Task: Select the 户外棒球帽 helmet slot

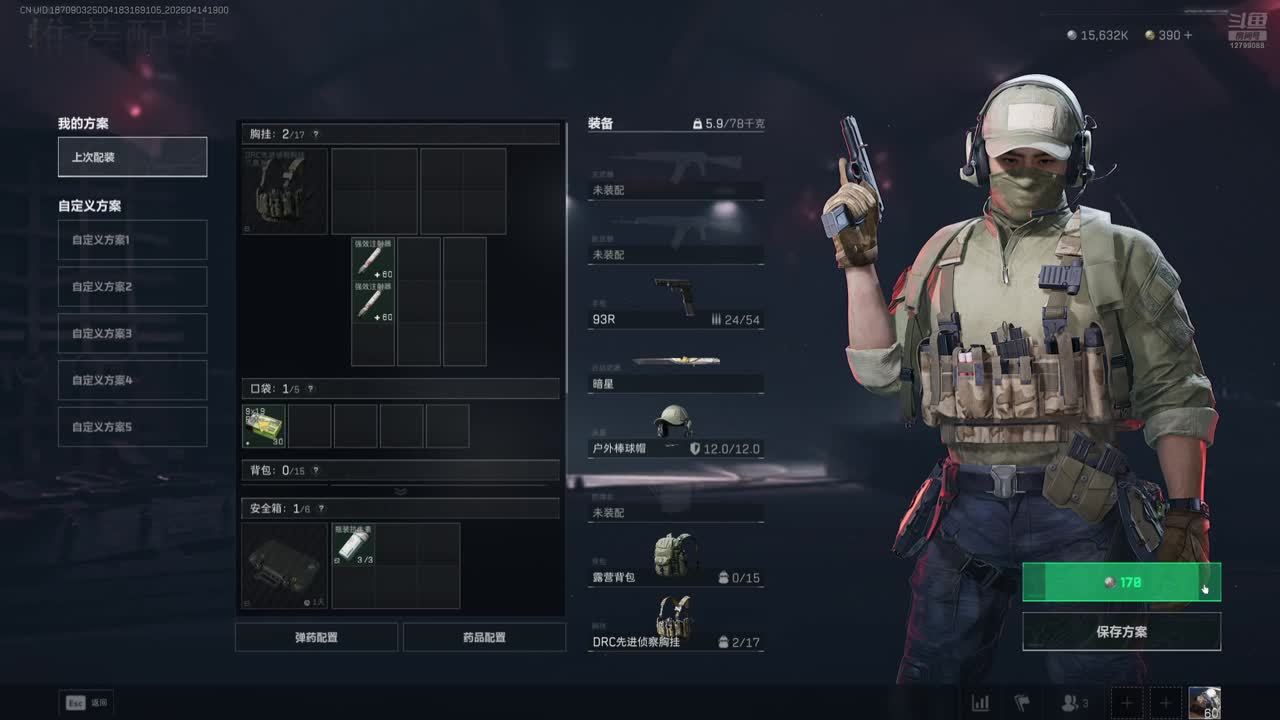Action: [675, 432]
